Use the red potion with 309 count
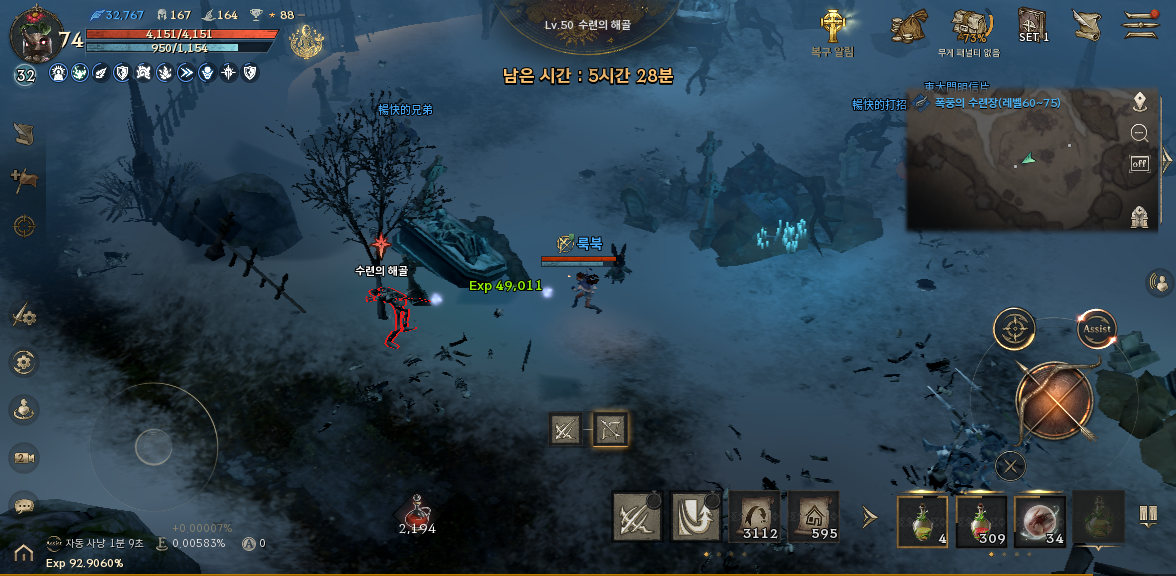 coord(981,522)
